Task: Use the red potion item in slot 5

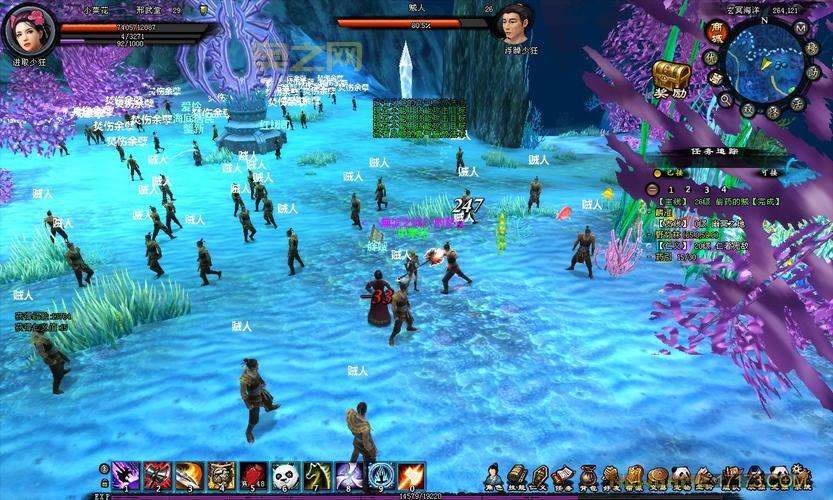Action: (253, 475)
